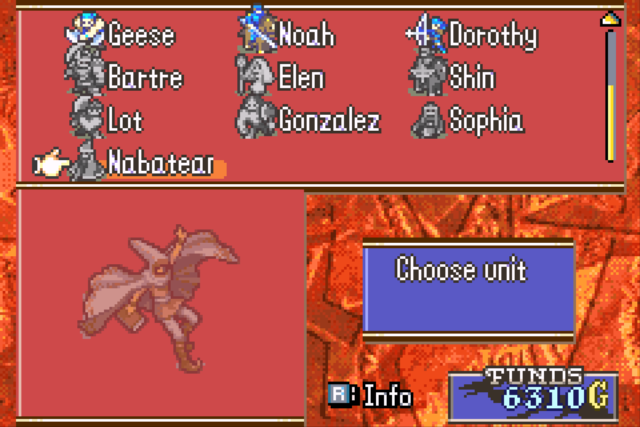Choose Noah in the unit roster
This screenshot has width=640, height=427.
pyautogui.click(x=307, y=36)
